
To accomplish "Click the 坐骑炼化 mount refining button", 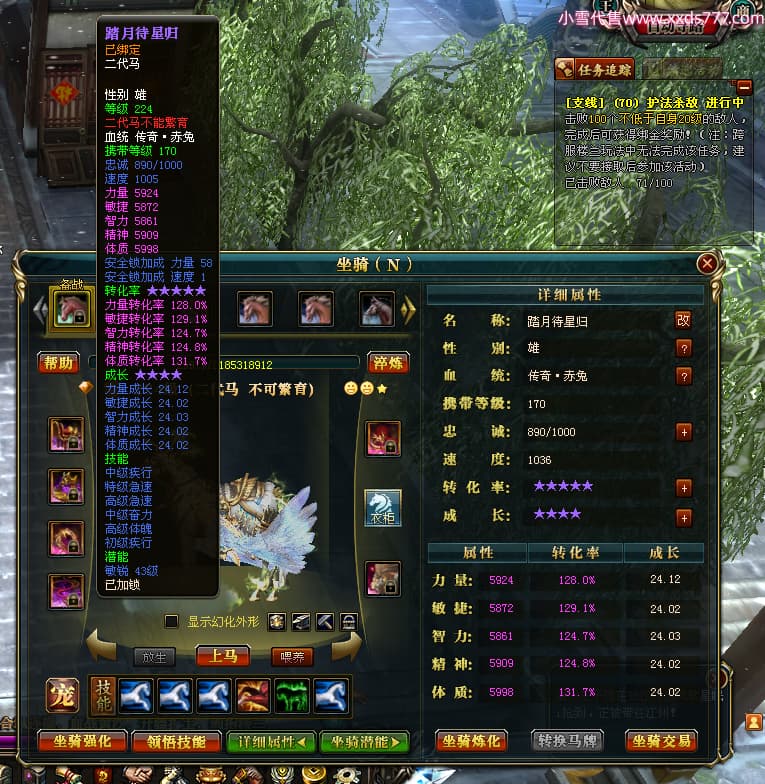I will tap(471, 741).
